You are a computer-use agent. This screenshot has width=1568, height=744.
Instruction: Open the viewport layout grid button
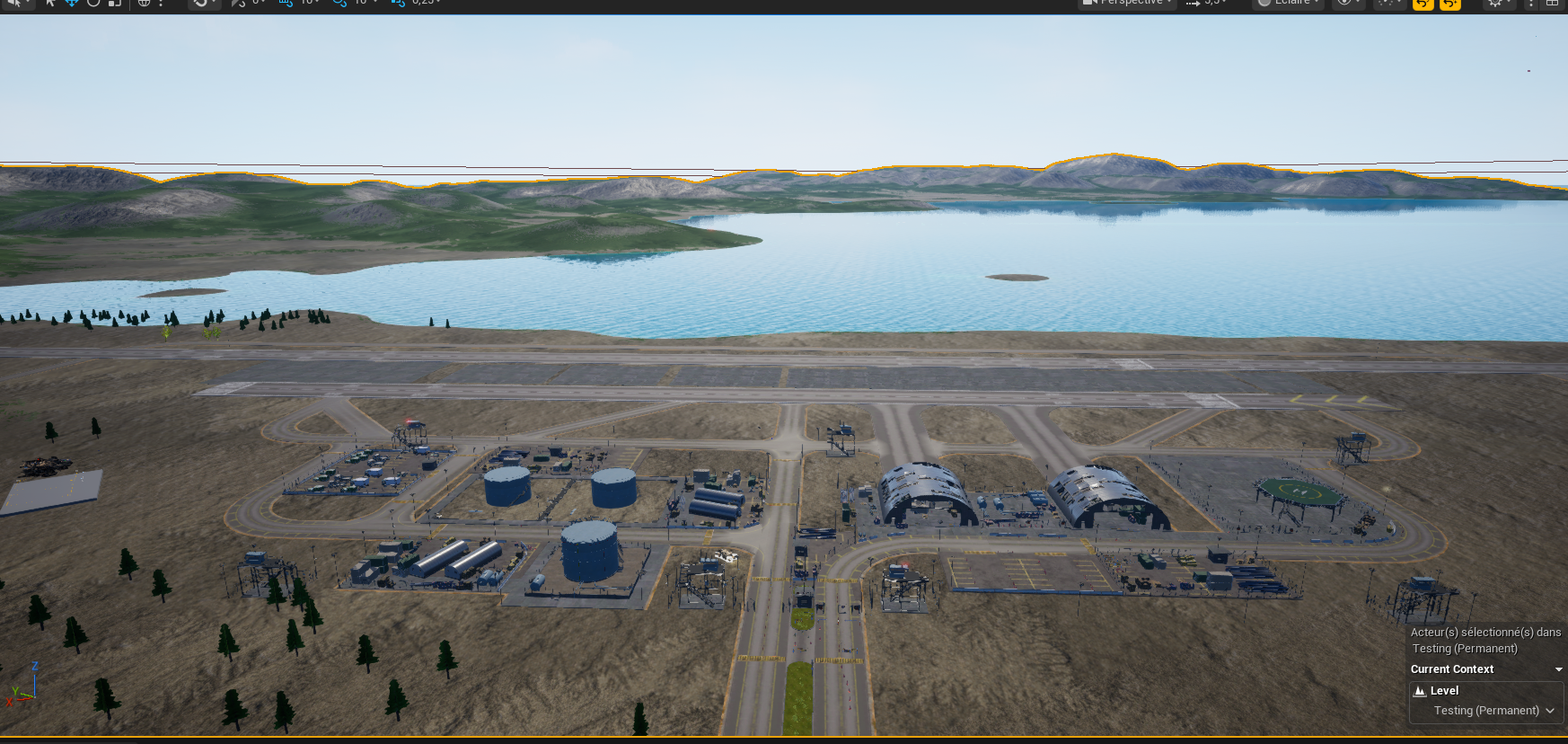coord(1552,3)
